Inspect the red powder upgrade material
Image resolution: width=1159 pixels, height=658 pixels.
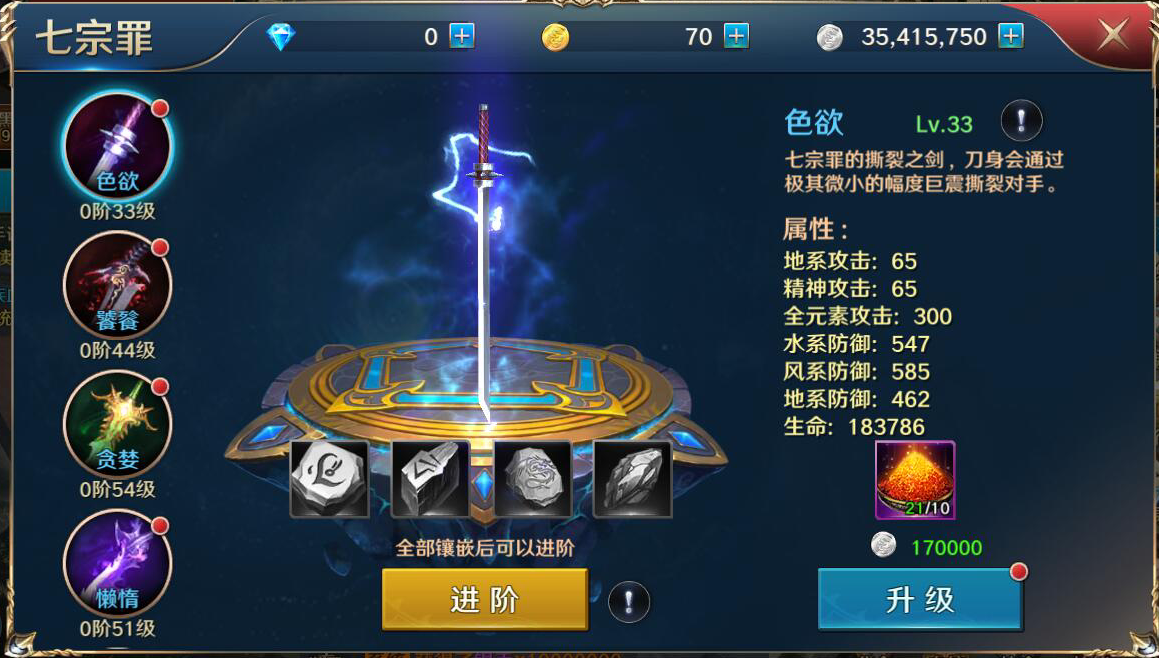click(915, 480)
